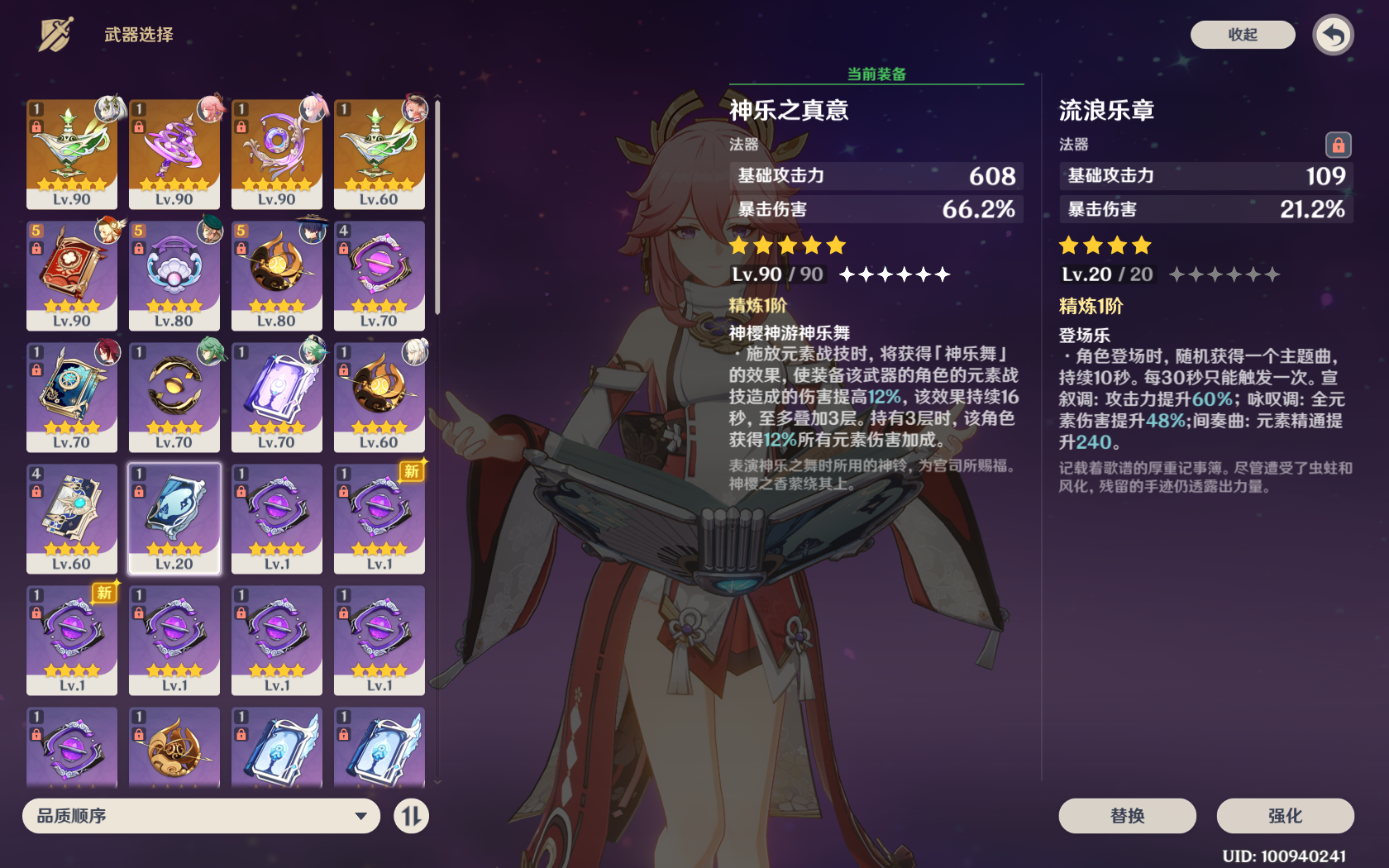The width and height of the screenshot is (1389, 868).
Task: Collapse the panel with the 收起 button
Action: [x=1242, y=35]
